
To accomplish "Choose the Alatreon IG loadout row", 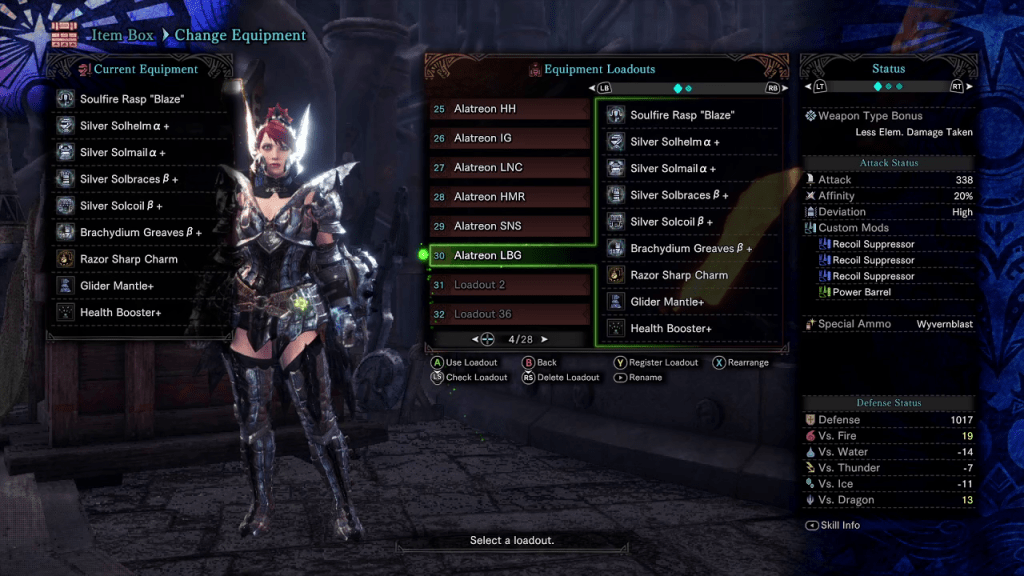I will coord(509,138).
